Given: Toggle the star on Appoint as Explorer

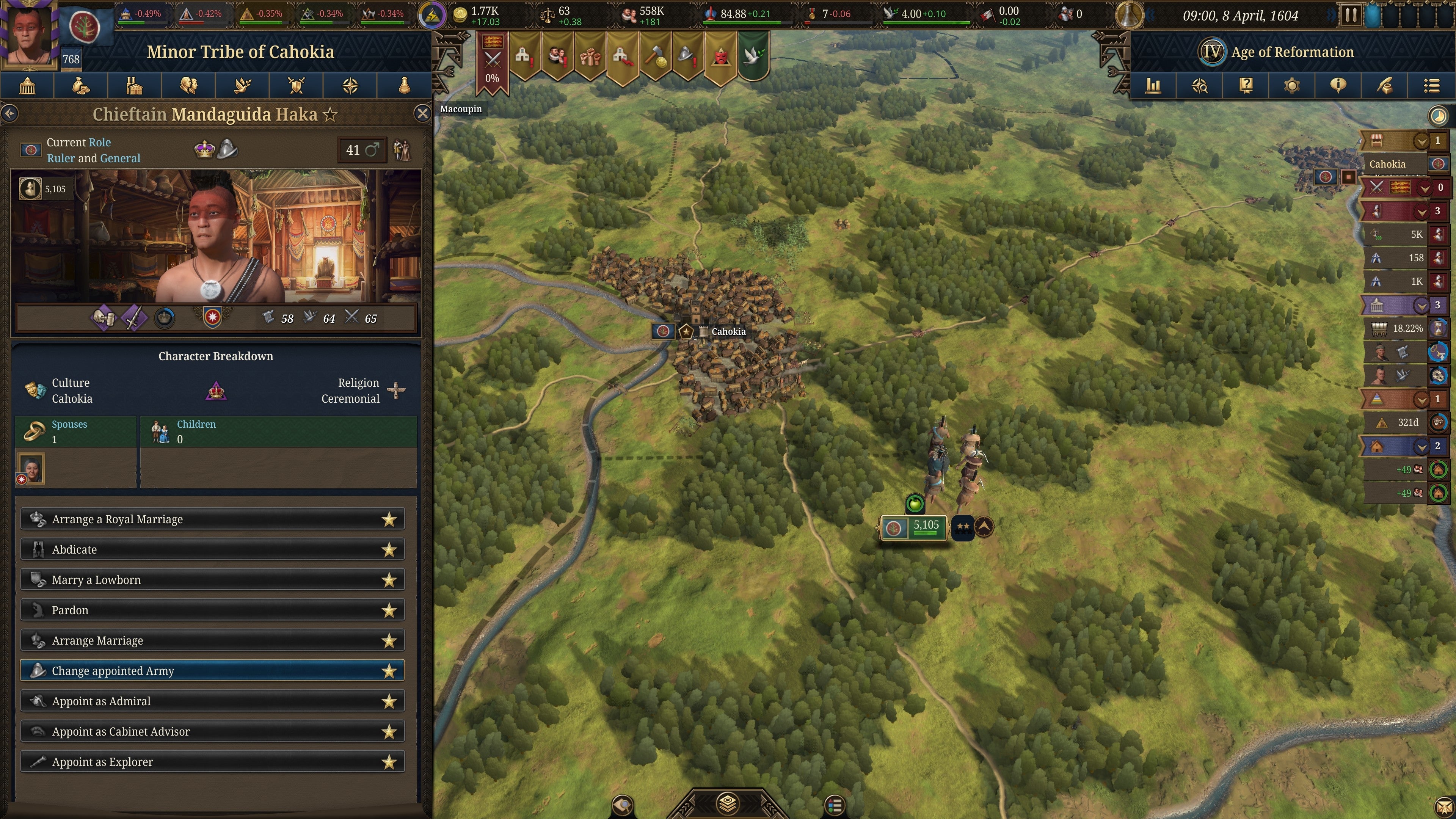Looking at the screenshot, I should click(390, 761).
